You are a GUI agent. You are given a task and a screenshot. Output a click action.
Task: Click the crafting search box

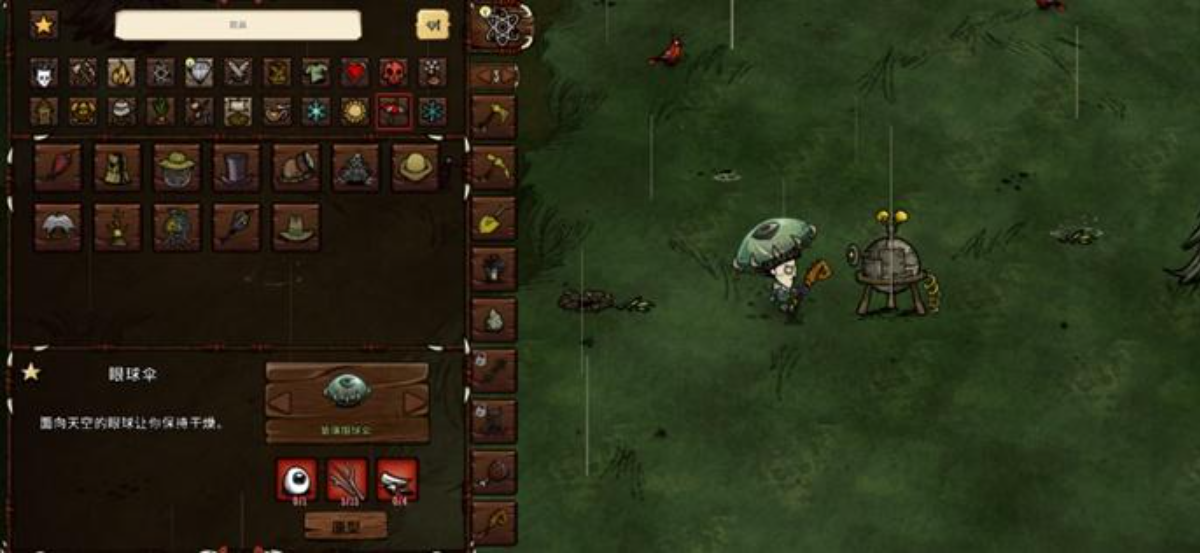pos(237,25)
